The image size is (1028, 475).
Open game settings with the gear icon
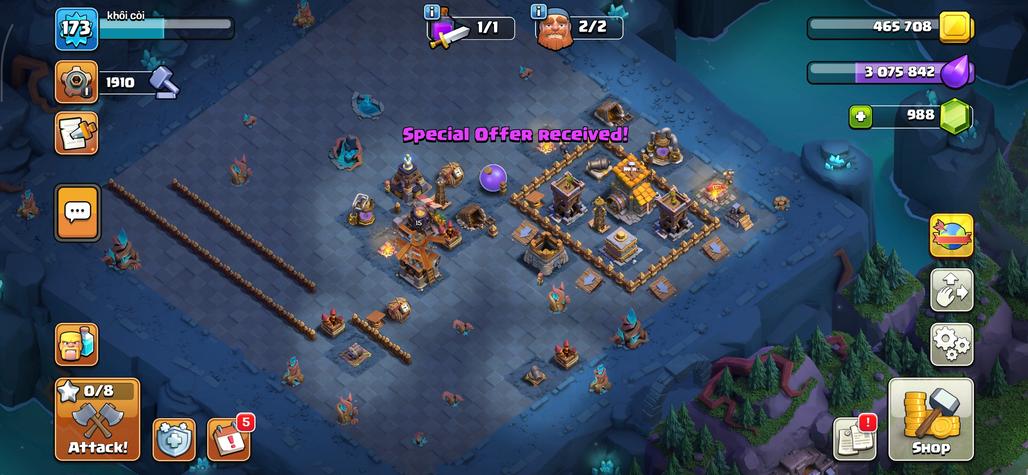[951, 344]
